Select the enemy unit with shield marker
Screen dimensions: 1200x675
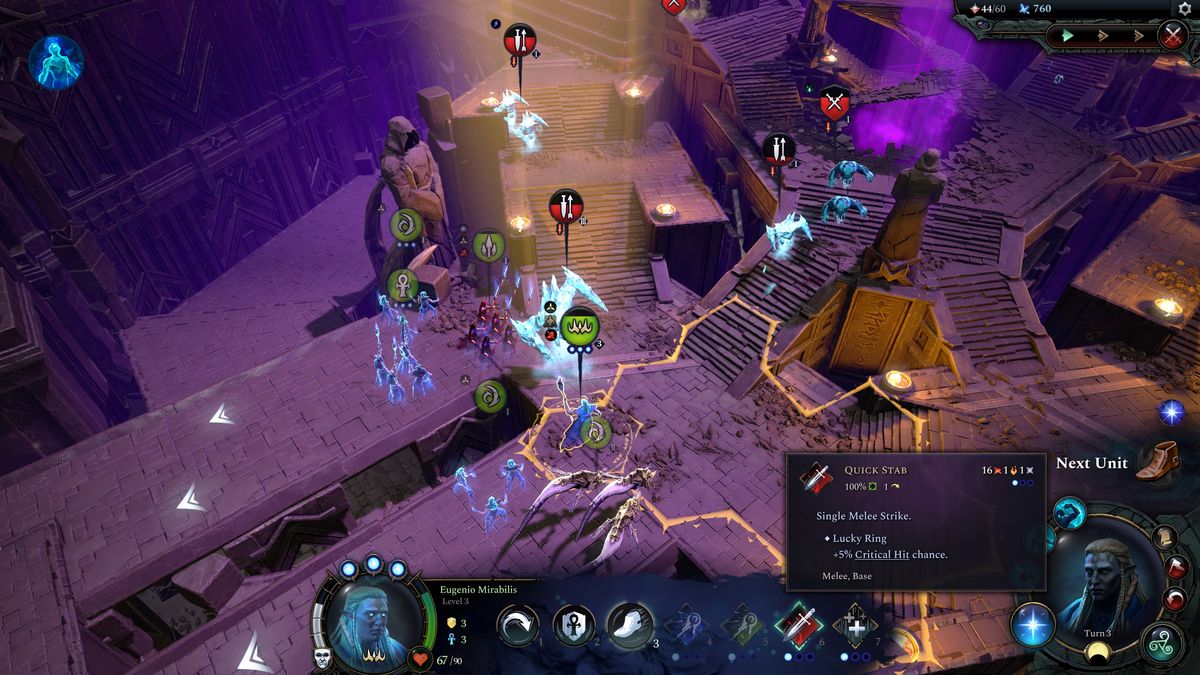(834, 102)
